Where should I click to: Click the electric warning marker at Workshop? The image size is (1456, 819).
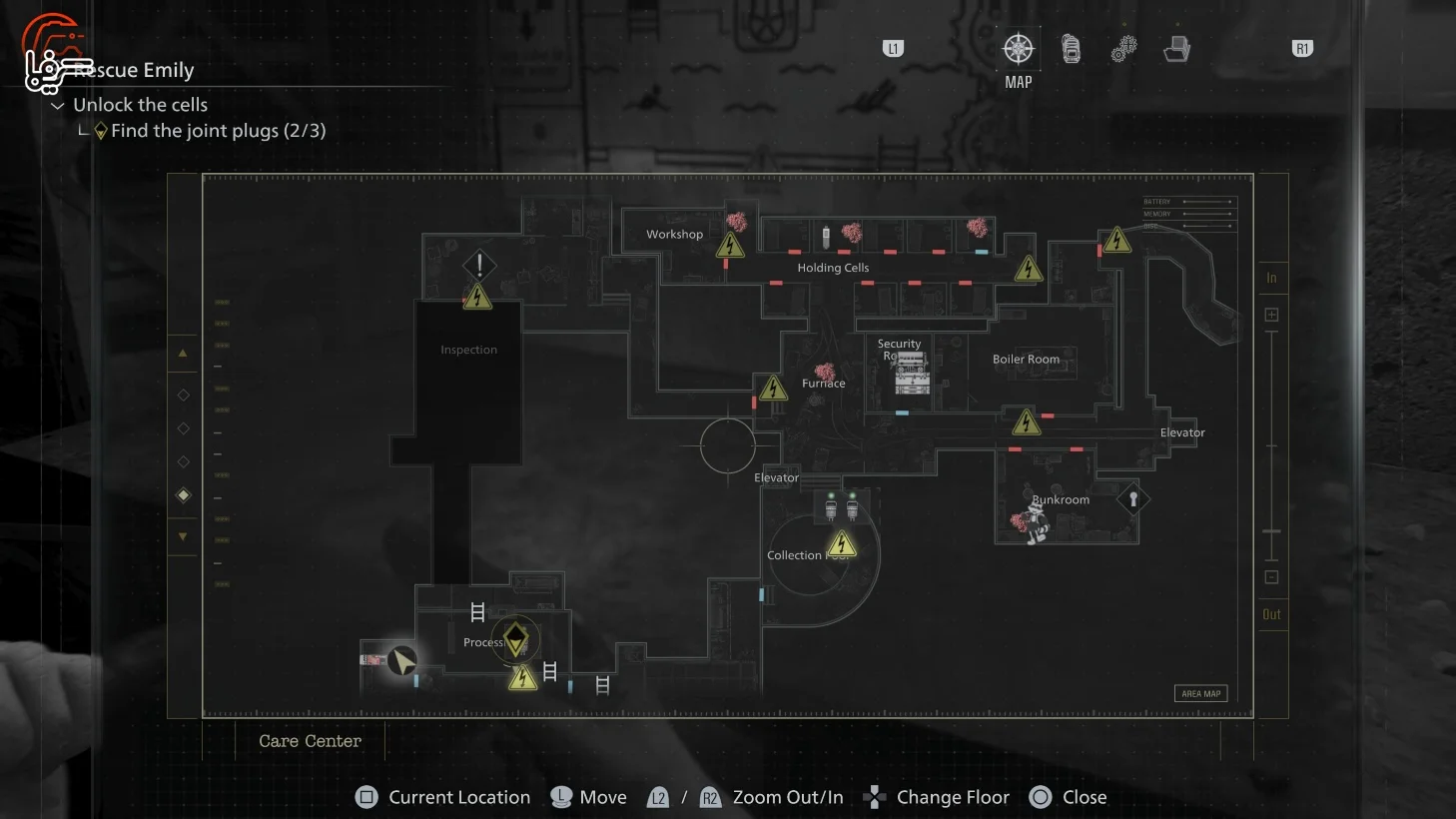tap(730, 245)
